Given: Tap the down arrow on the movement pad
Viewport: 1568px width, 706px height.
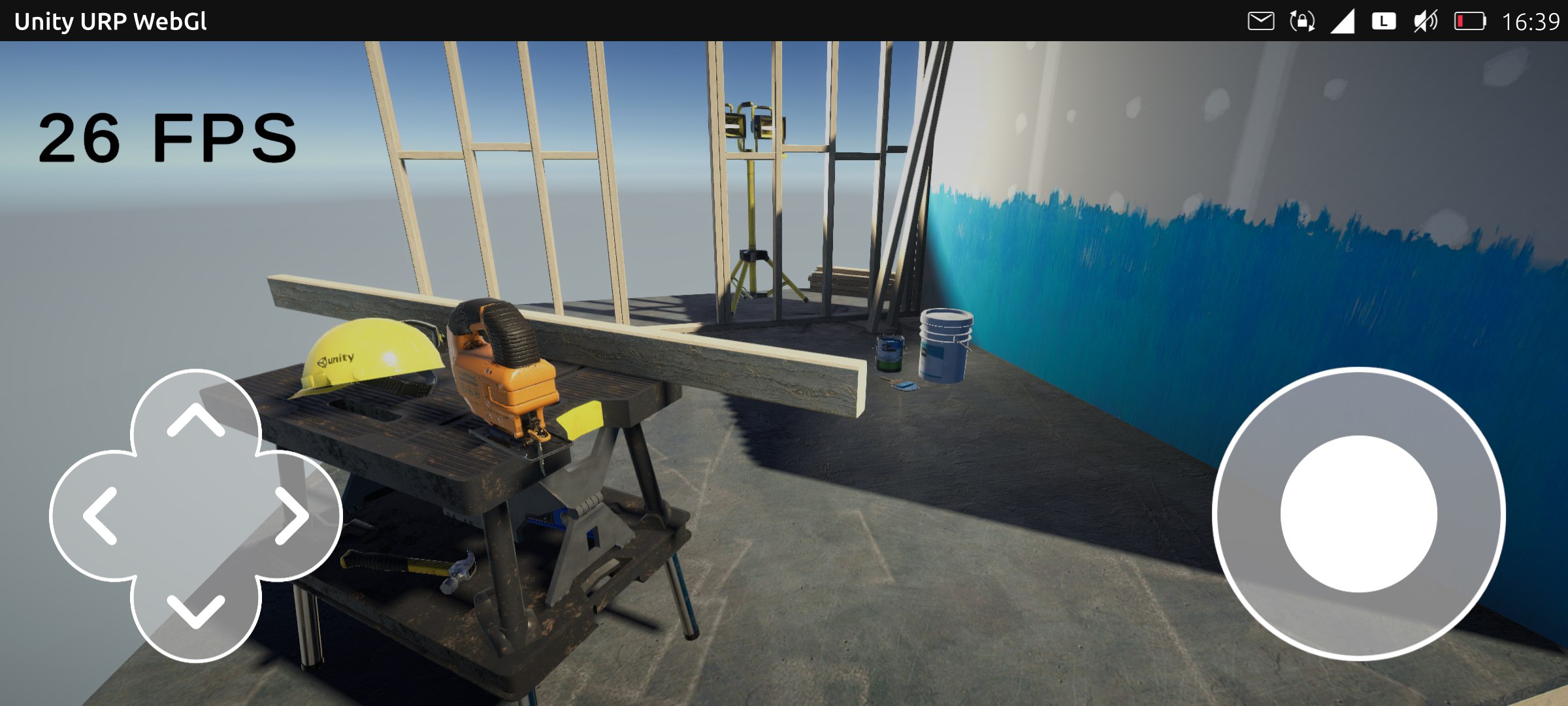Looking at the screenshot, I should (x=195, y=611).
